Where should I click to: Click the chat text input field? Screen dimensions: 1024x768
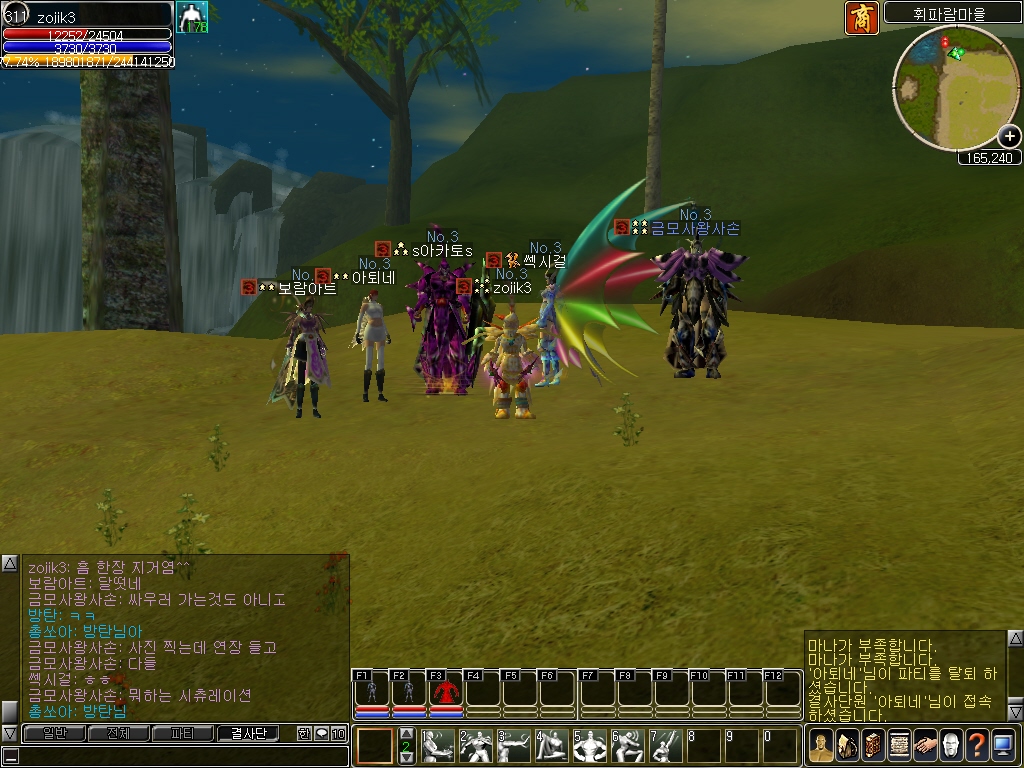tap(180, 756)
